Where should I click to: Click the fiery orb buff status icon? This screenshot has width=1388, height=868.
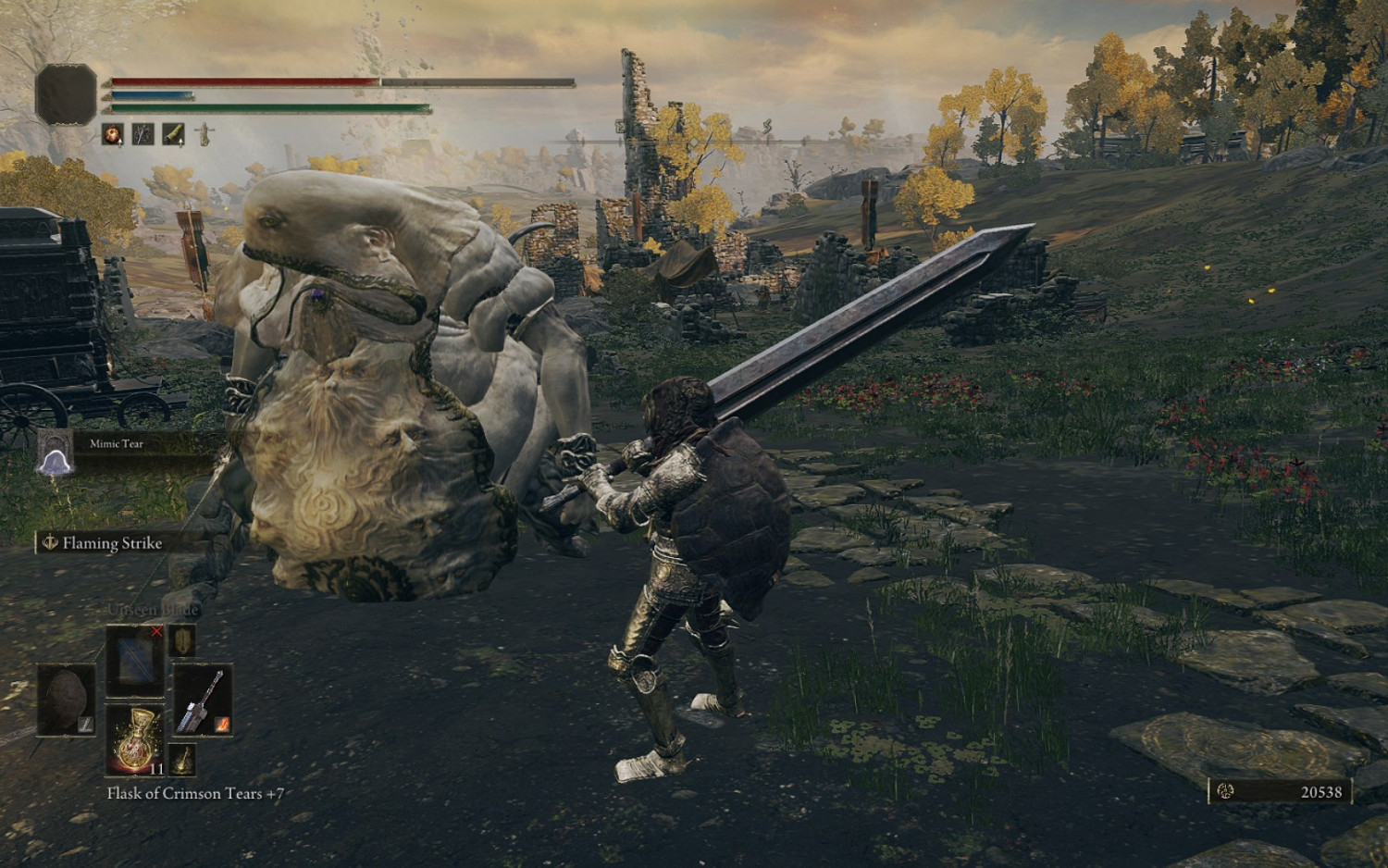point(113,135)
